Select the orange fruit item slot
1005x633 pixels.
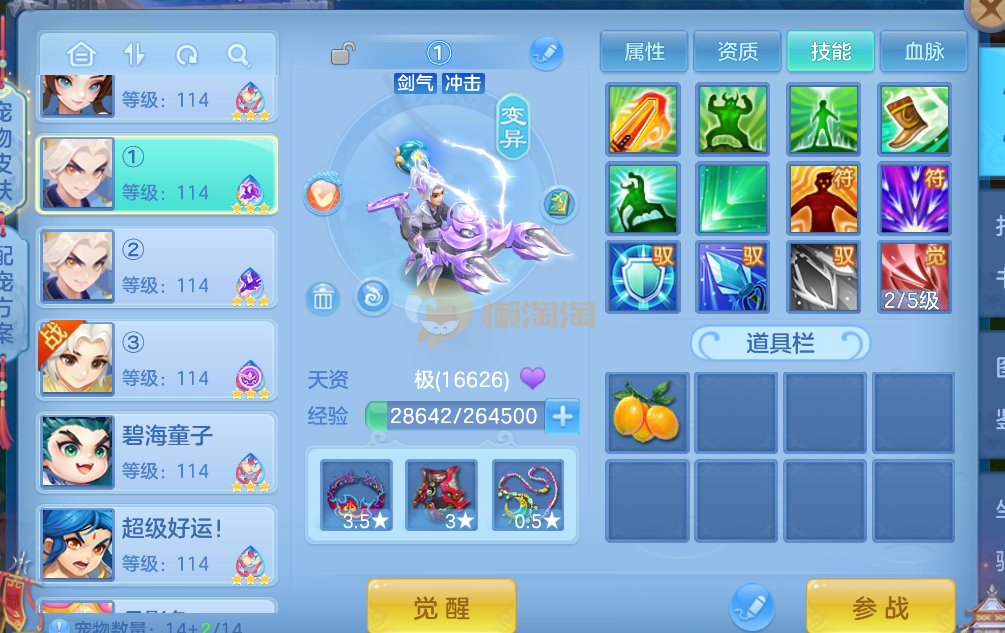pos(647,412)
